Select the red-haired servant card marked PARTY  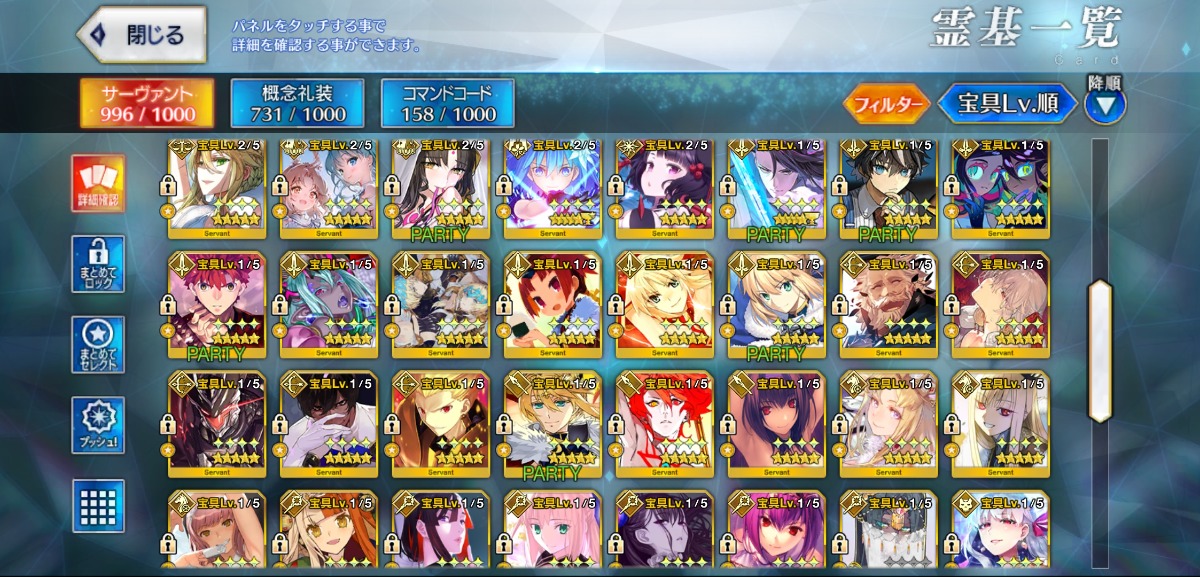click(217, 305)
